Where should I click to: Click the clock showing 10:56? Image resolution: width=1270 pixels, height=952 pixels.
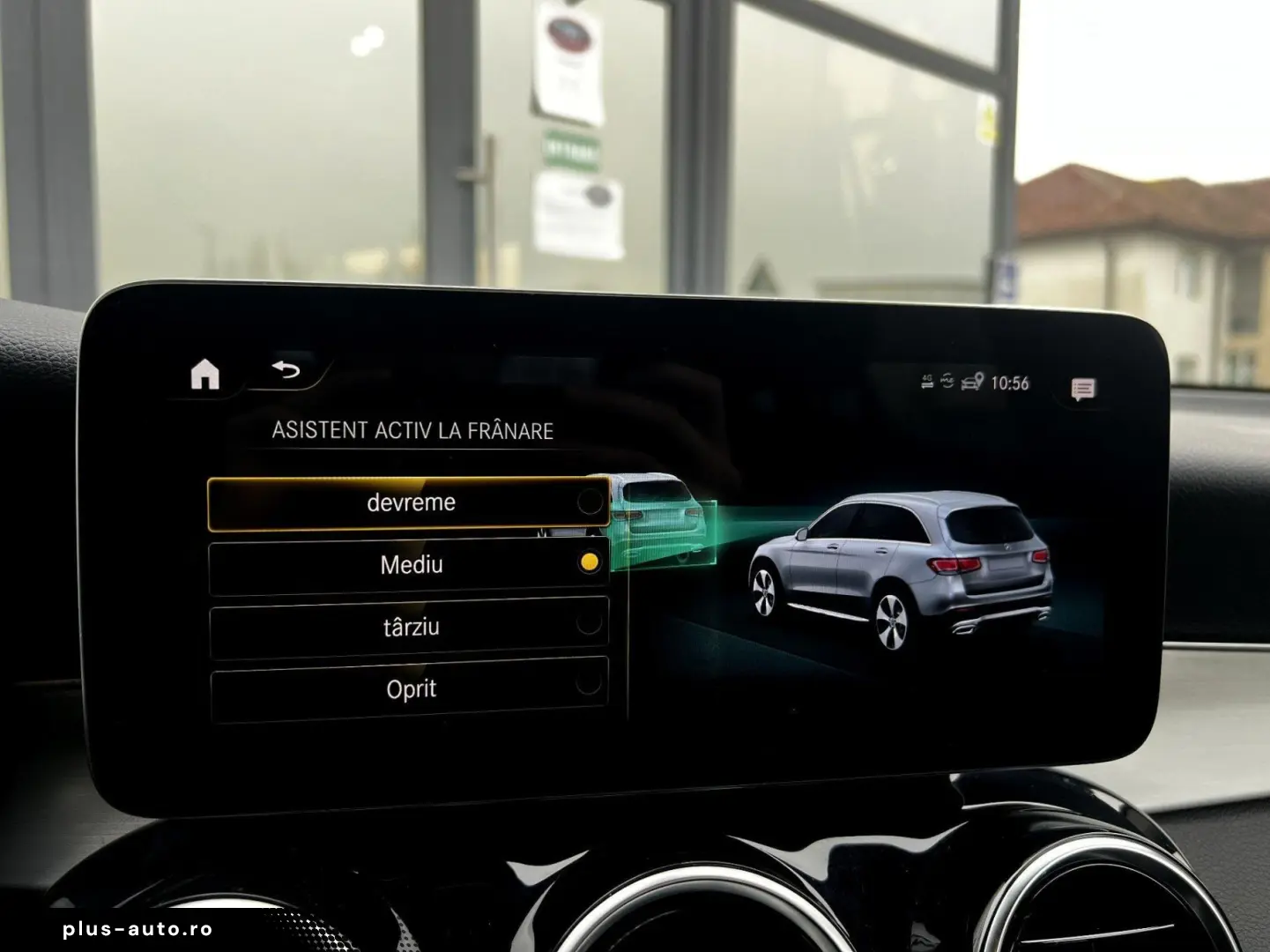tap(1009, 383)
